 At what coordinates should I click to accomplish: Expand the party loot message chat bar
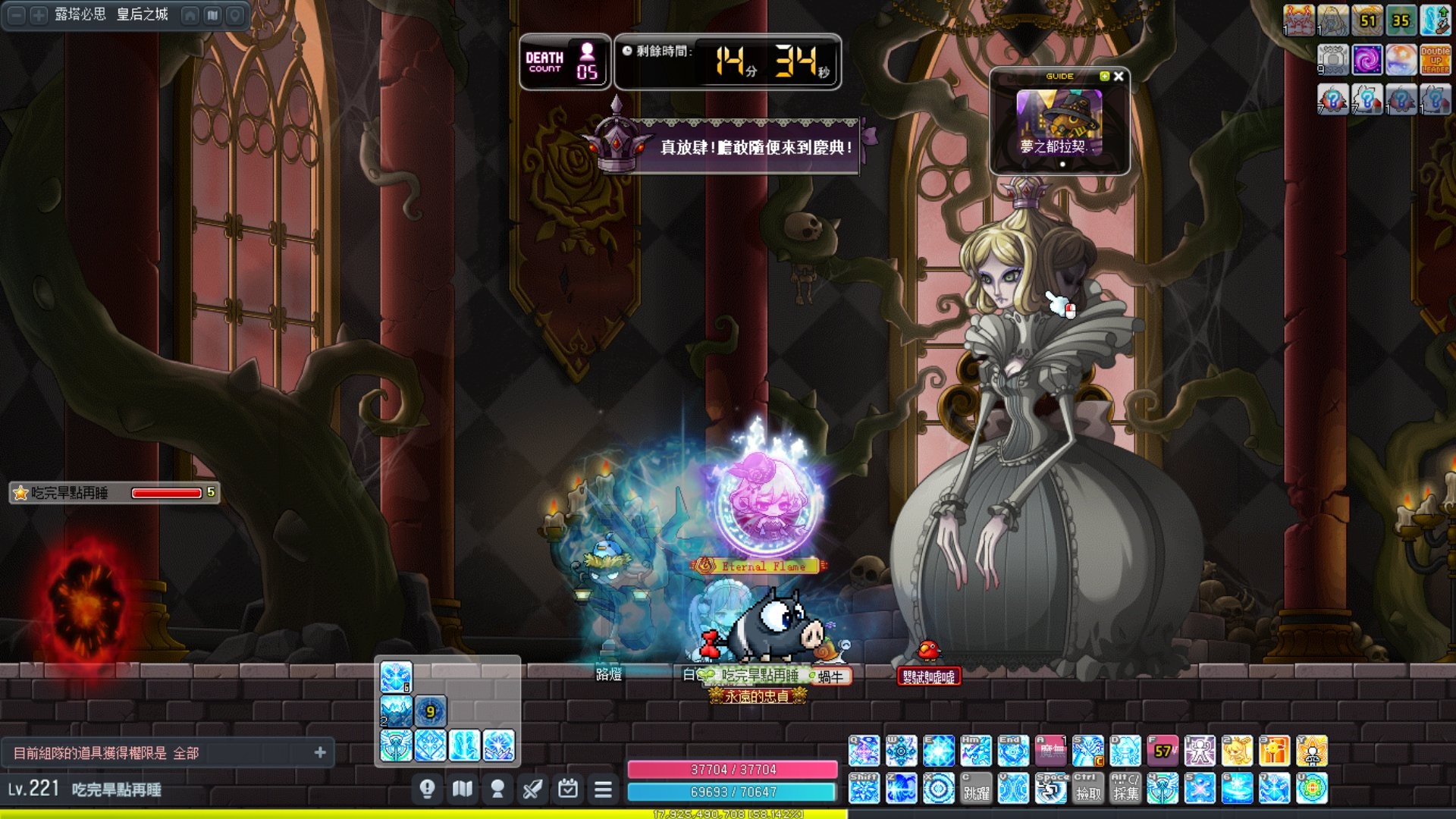[x=320, y=752]
